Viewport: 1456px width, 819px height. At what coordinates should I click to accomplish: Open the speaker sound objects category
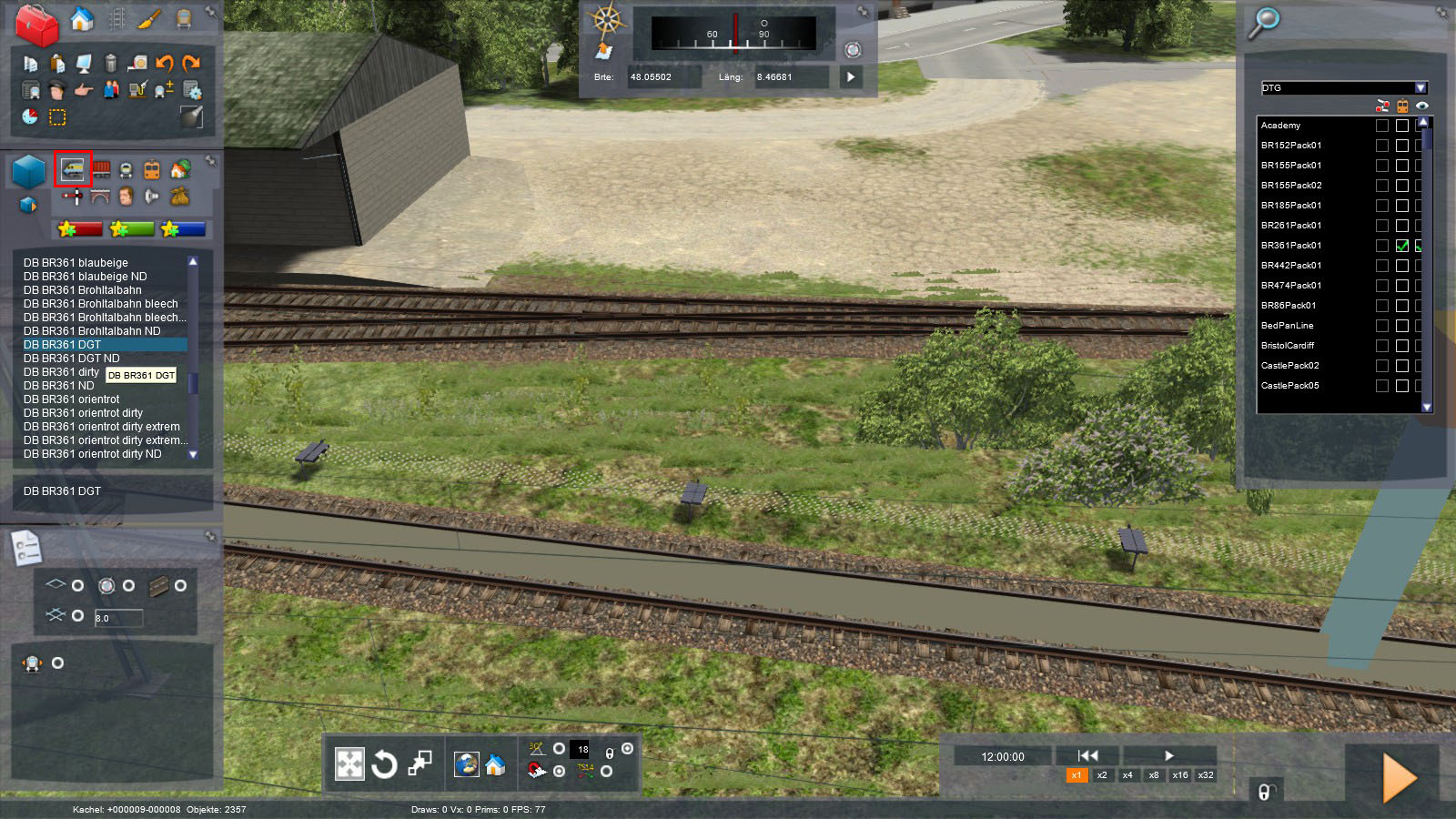pos(152,196)
